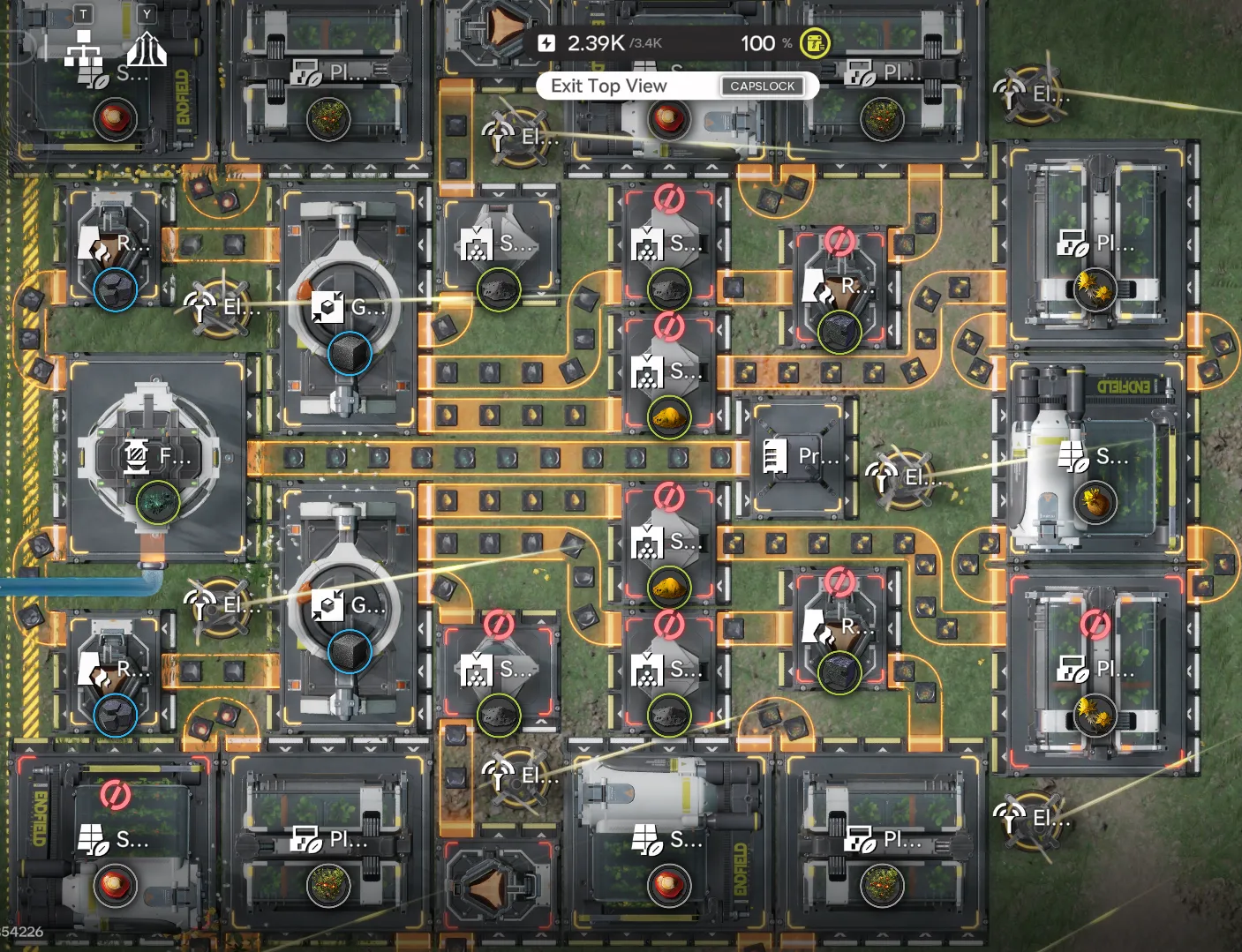This screenshot has height=952, width=1242.
Task: Click the yellow battery gauge icon in the header
Action: pyautogui.click(x=813, y=41)
